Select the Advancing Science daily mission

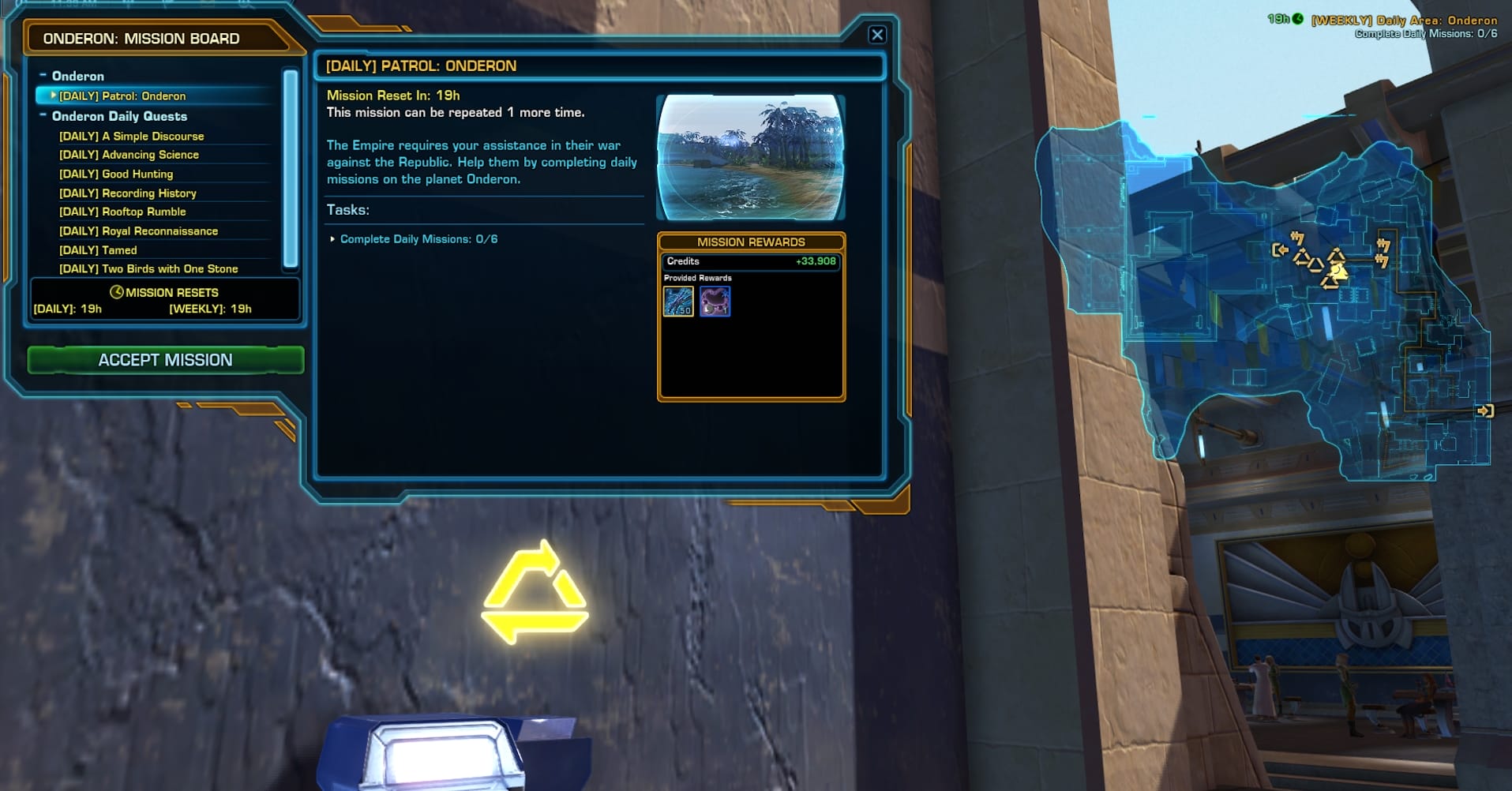click(129, 156)
